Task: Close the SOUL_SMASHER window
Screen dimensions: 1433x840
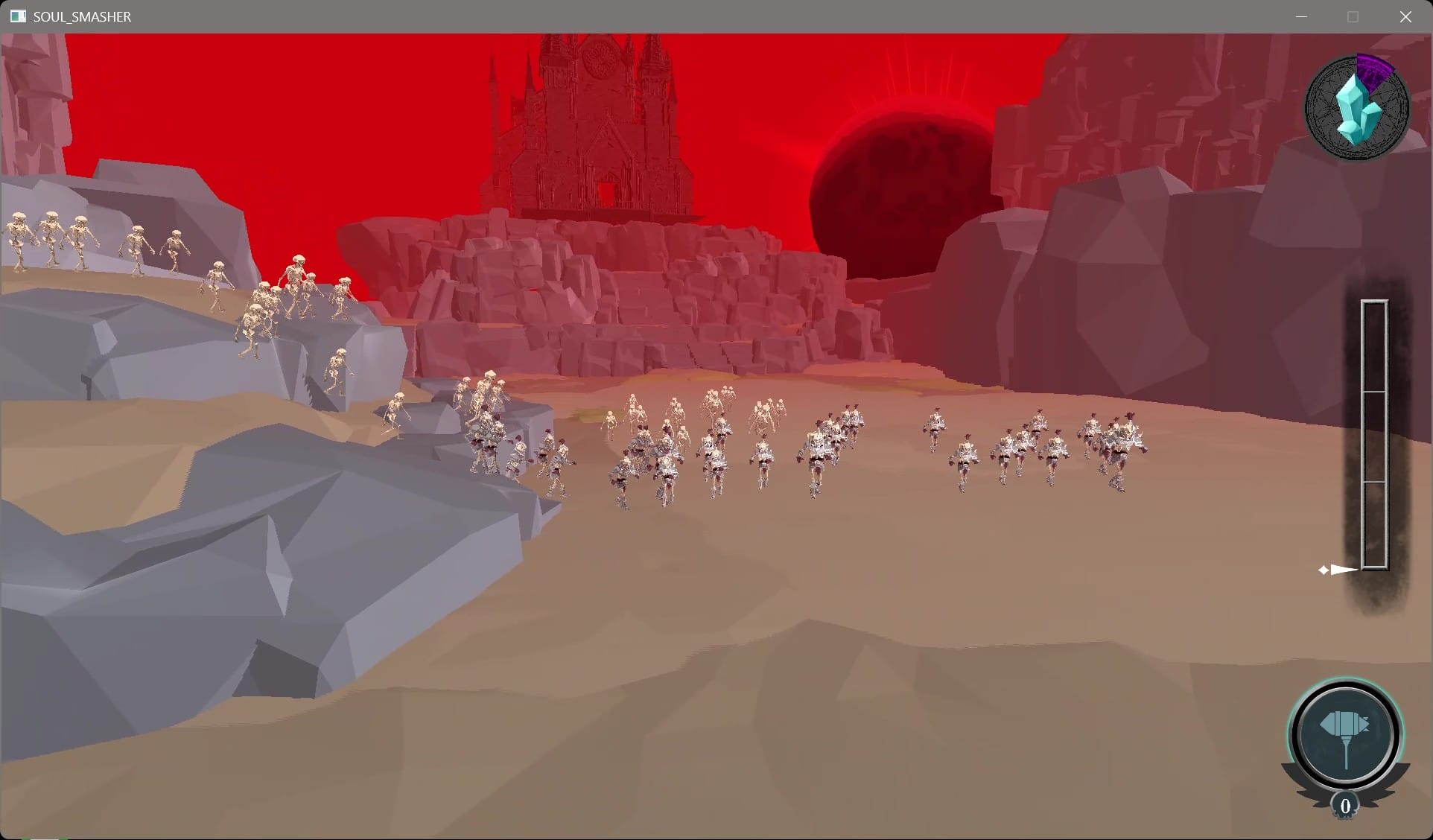Action: [x=1405, y=16]
